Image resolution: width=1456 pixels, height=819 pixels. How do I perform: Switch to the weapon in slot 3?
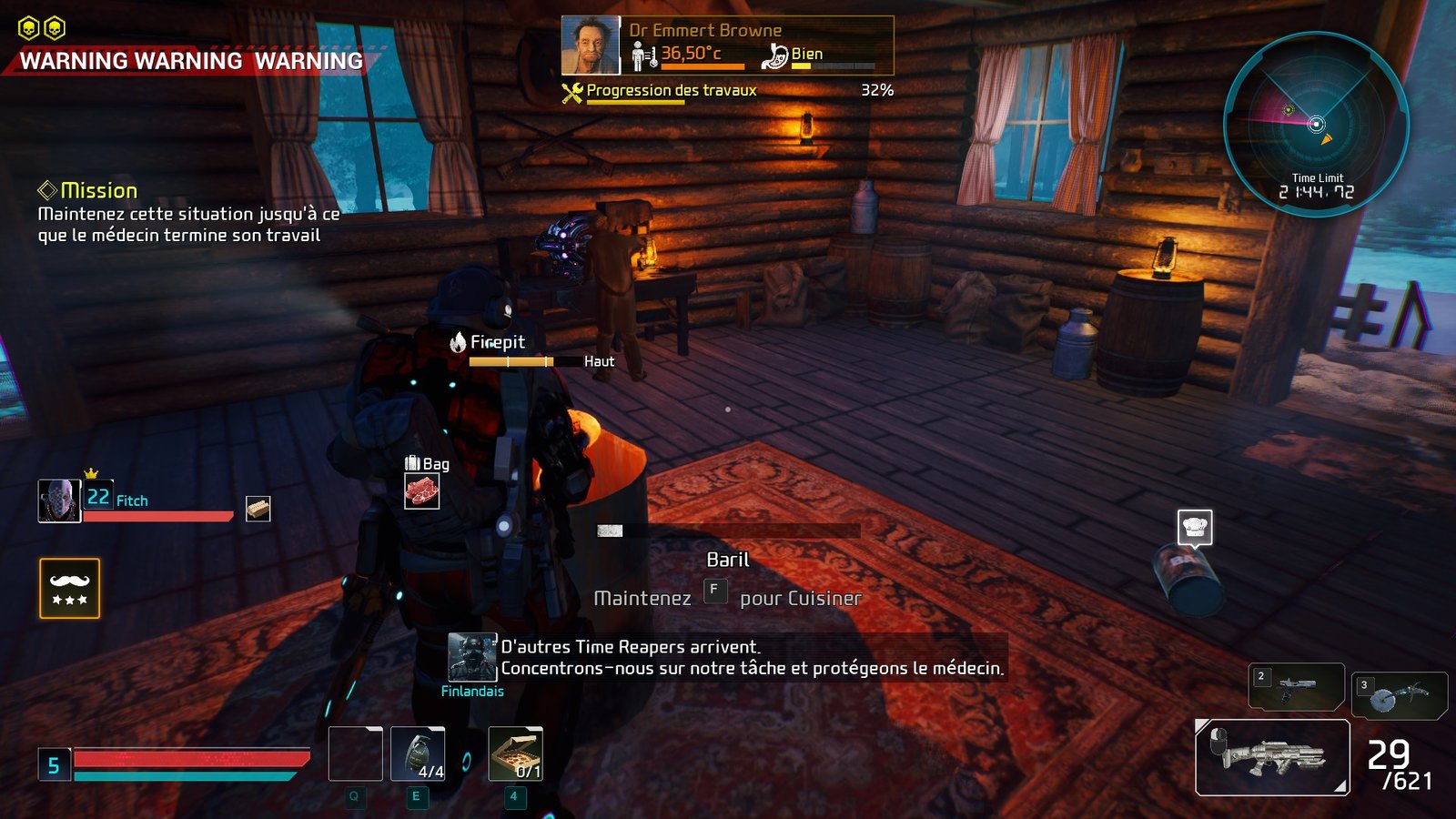coord(1399,696)
